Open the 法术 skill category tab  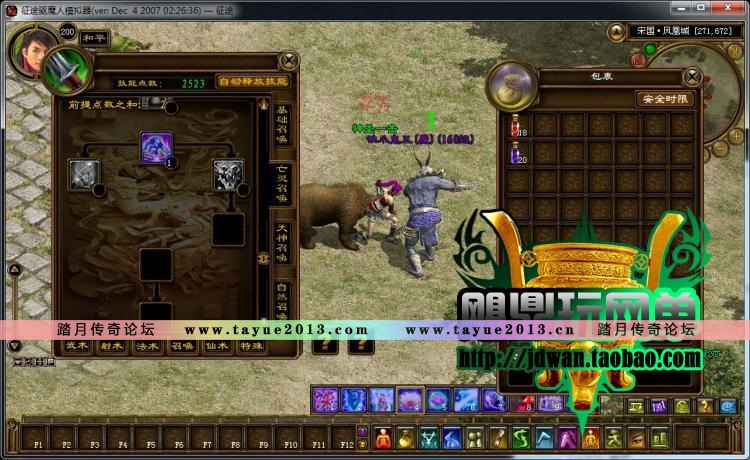pyautogui.click(x=146, y=345)
